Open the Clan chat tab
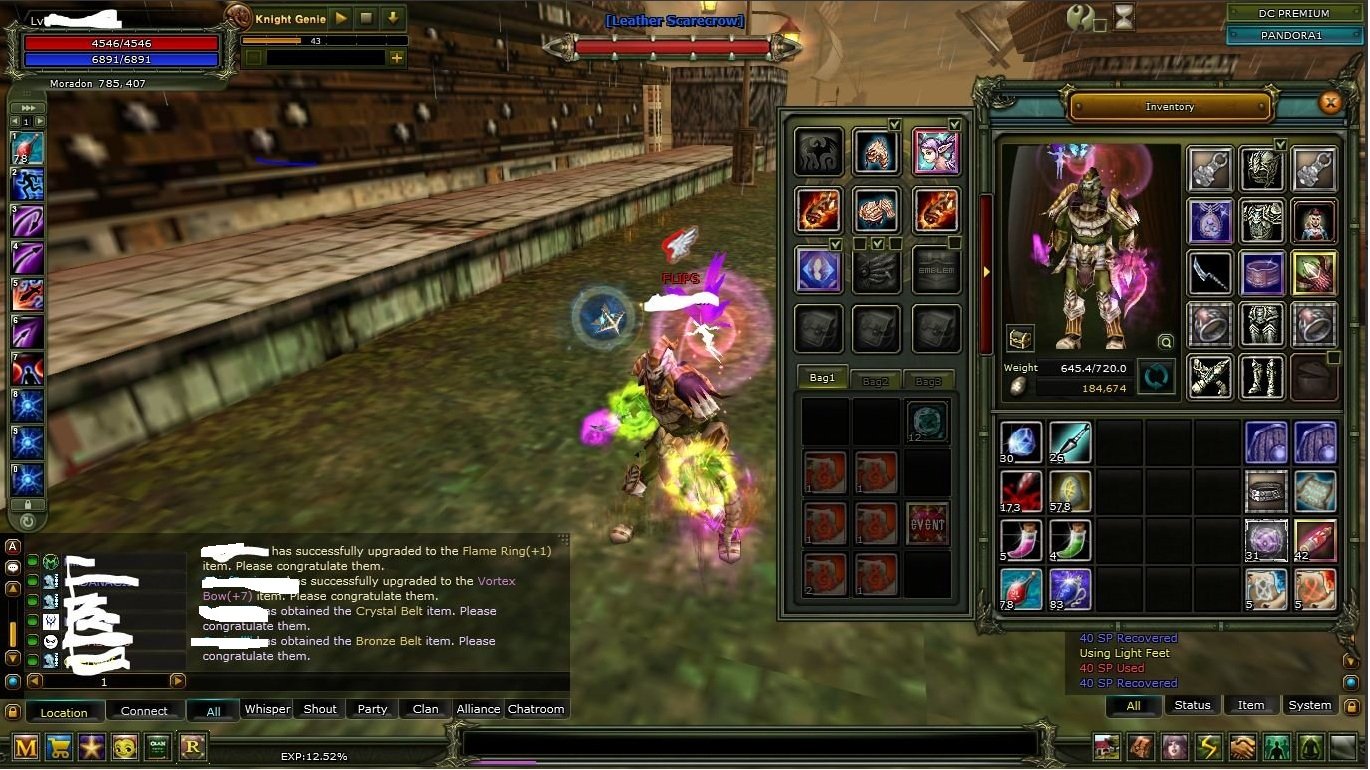1370x770 pixels. 425,709
